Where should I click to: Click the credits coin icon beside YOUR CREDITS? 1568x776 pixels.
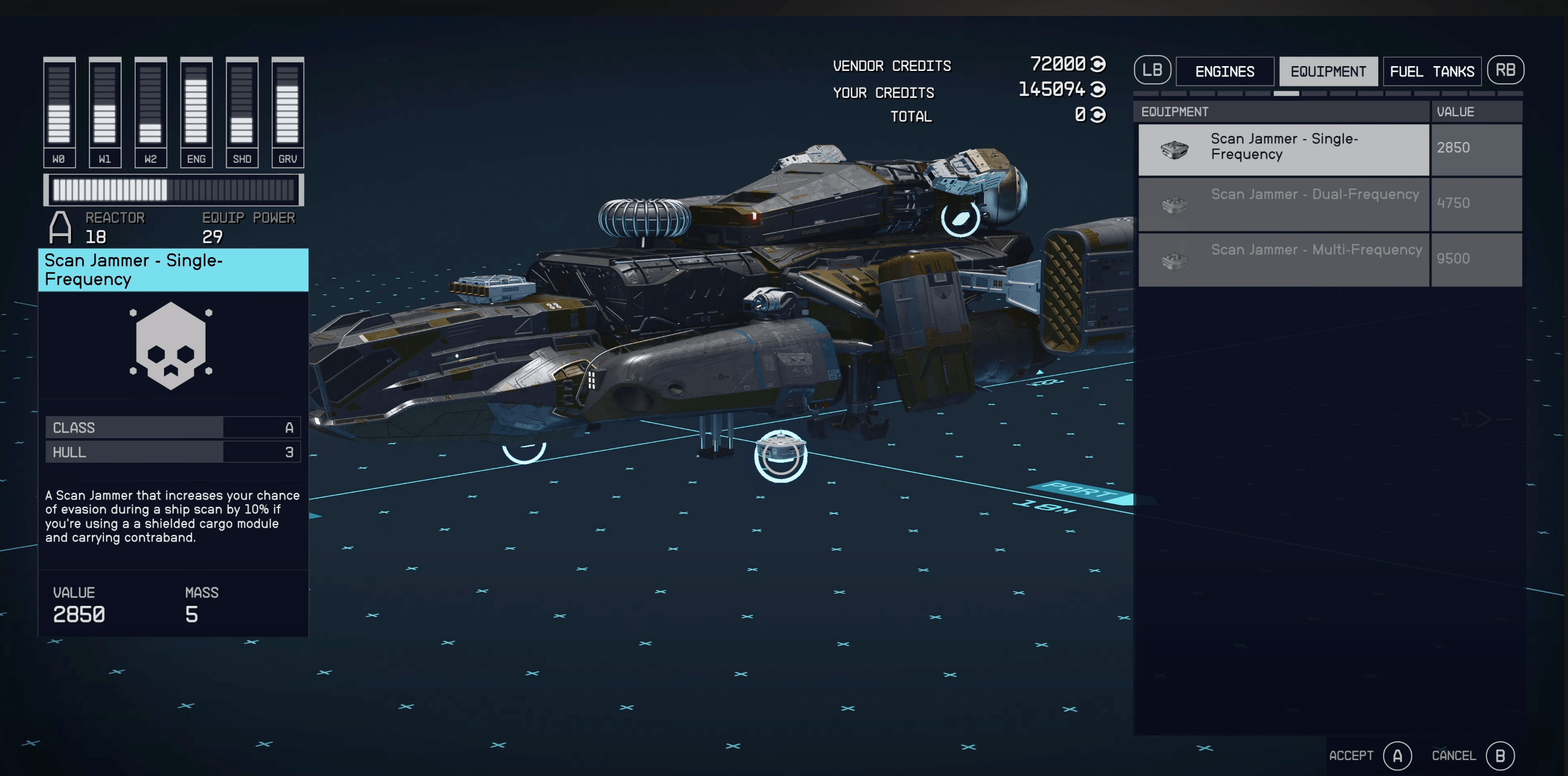click(x=1097, y=92)
